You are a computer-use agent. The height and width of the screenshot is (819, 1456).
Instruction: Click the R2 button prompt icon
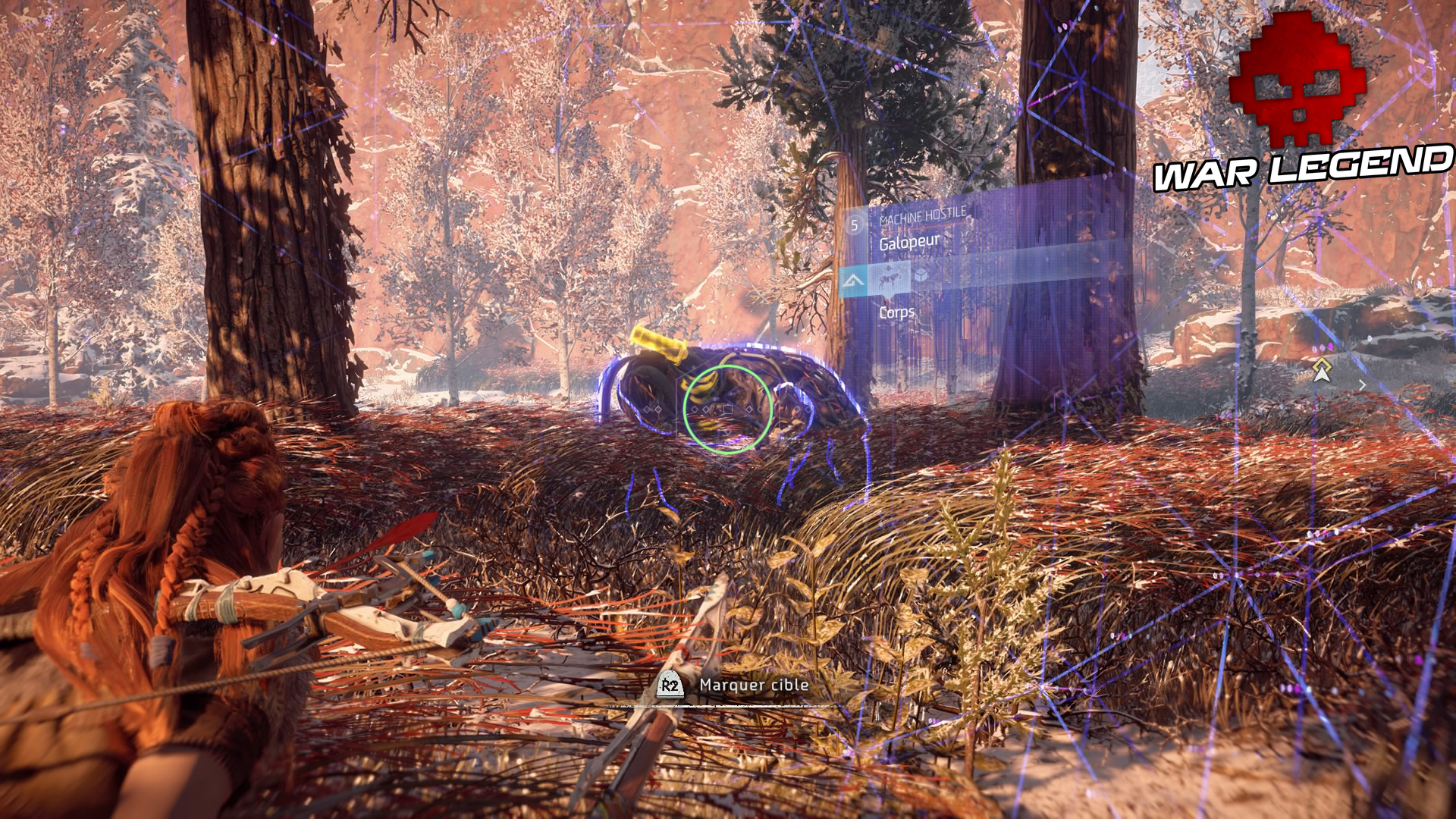pos(670,685)
